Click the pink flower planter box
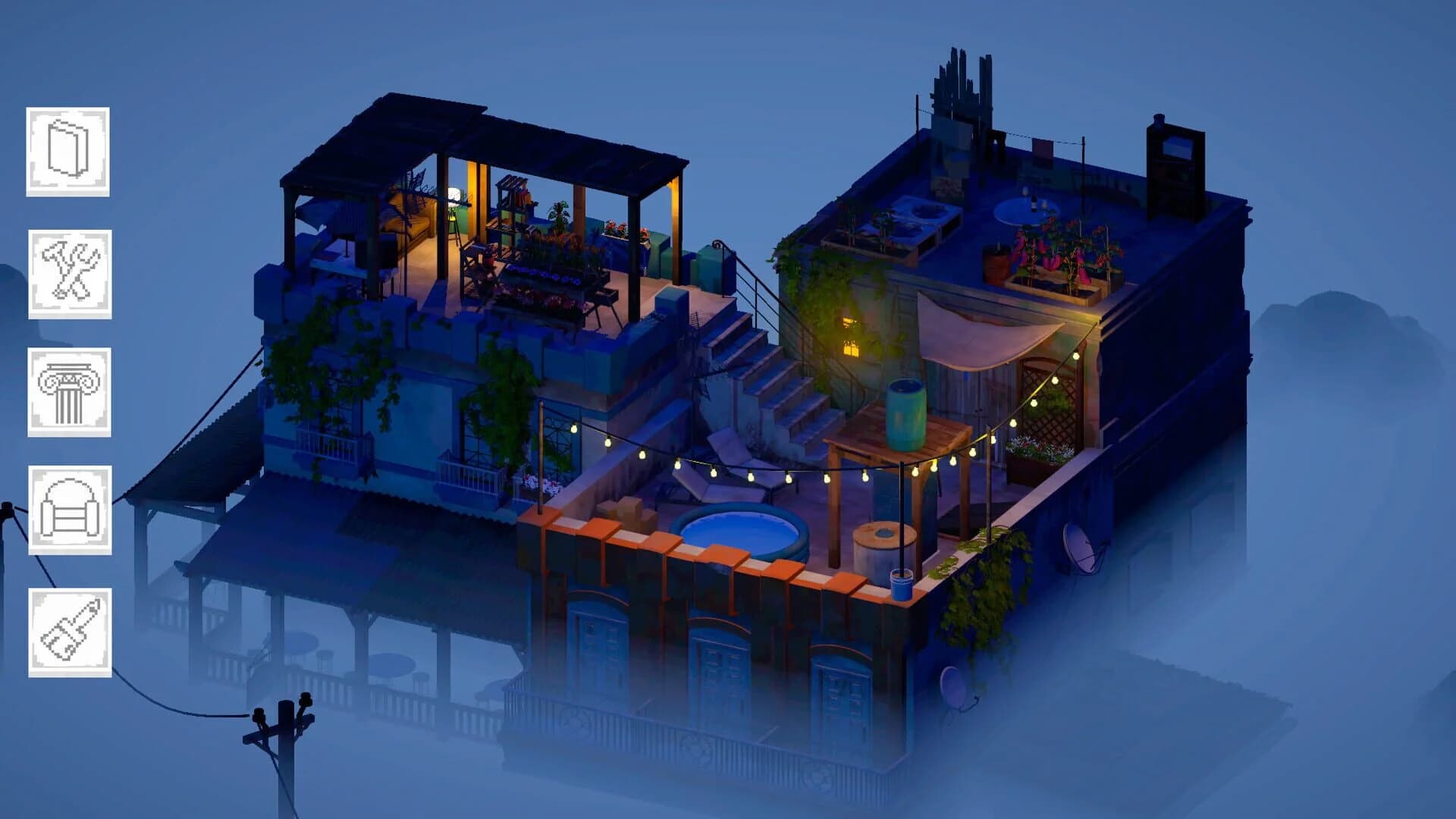Screen dimensions: 1456x819 click(1054, 258)
